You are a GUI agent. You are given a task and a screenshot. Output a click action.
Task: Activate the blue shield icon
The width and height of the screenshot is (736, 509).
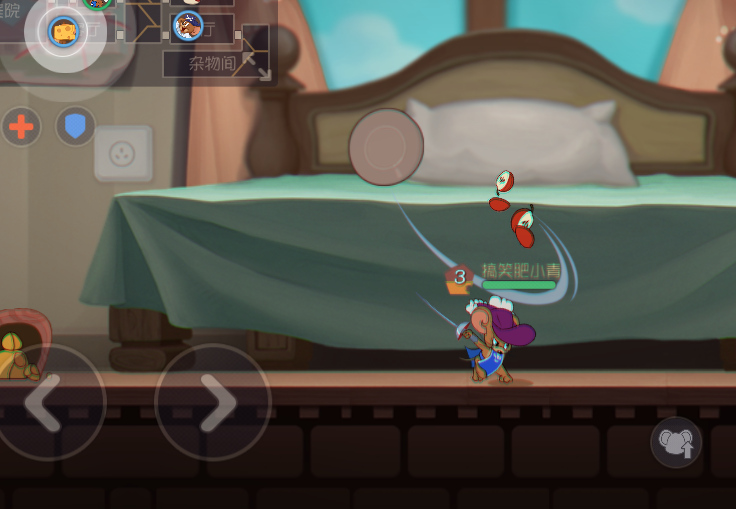(75, 127)
